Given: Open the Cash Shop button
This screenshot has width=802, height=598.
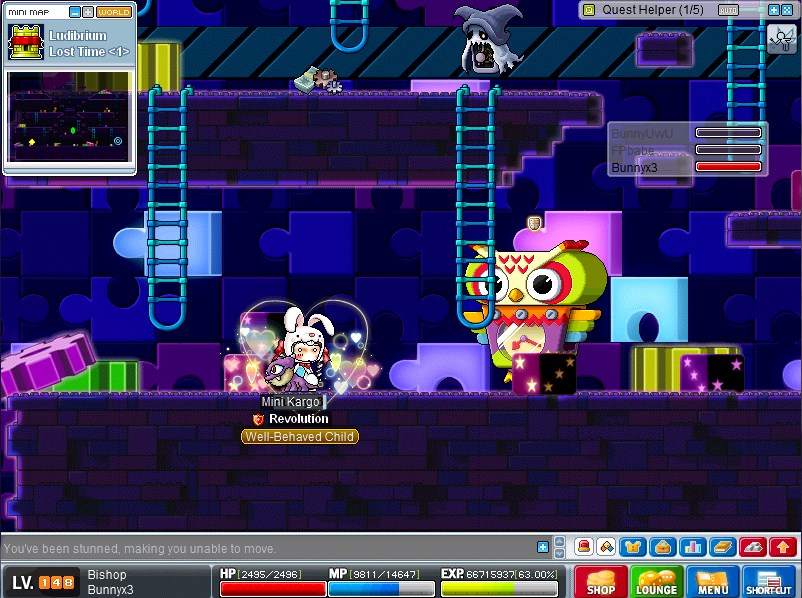Looking at the screenshot, I should tap(600, 581).
